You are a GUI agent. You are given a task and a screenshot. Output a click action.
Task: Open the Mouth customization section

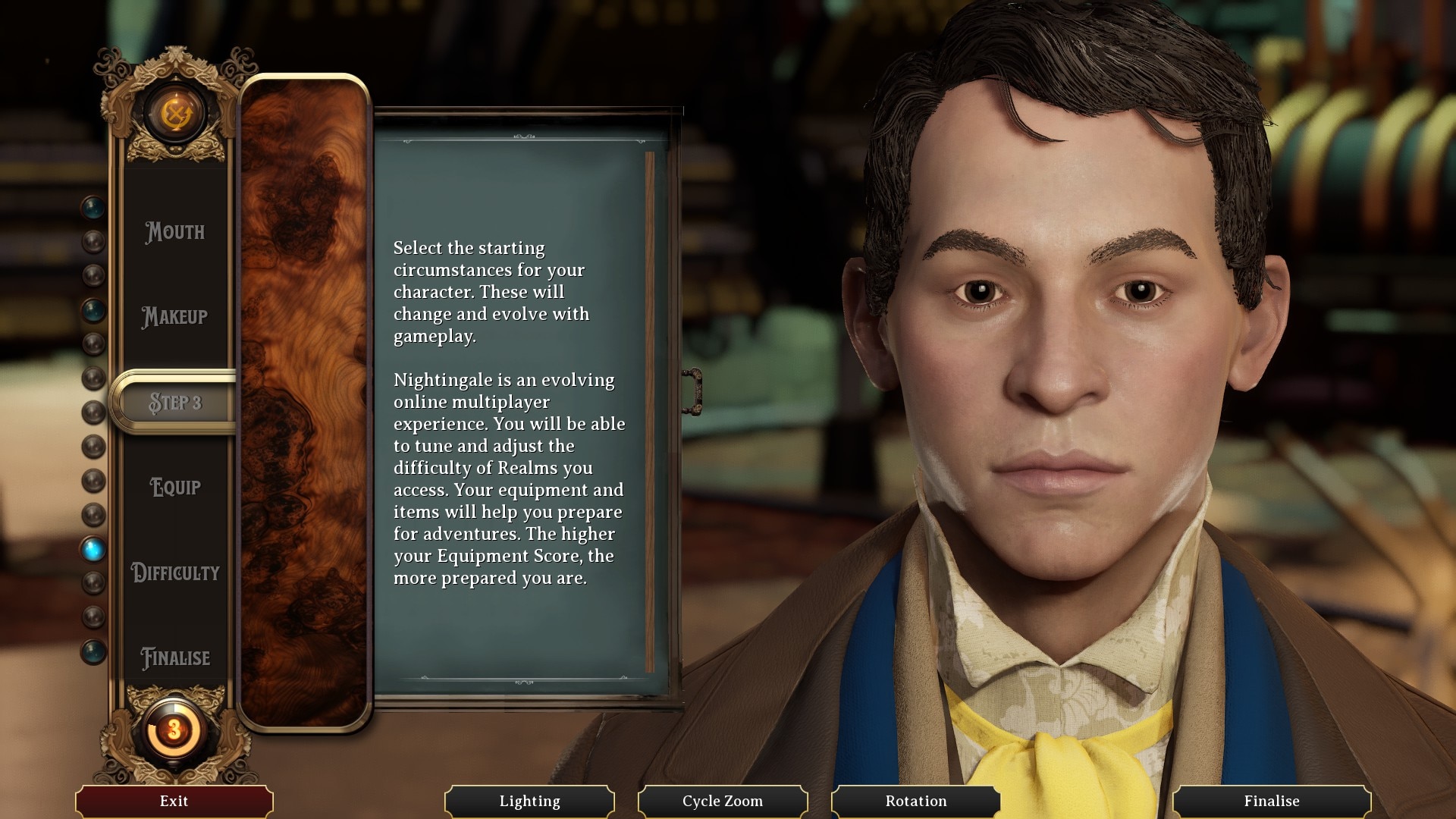pos(175,232)
